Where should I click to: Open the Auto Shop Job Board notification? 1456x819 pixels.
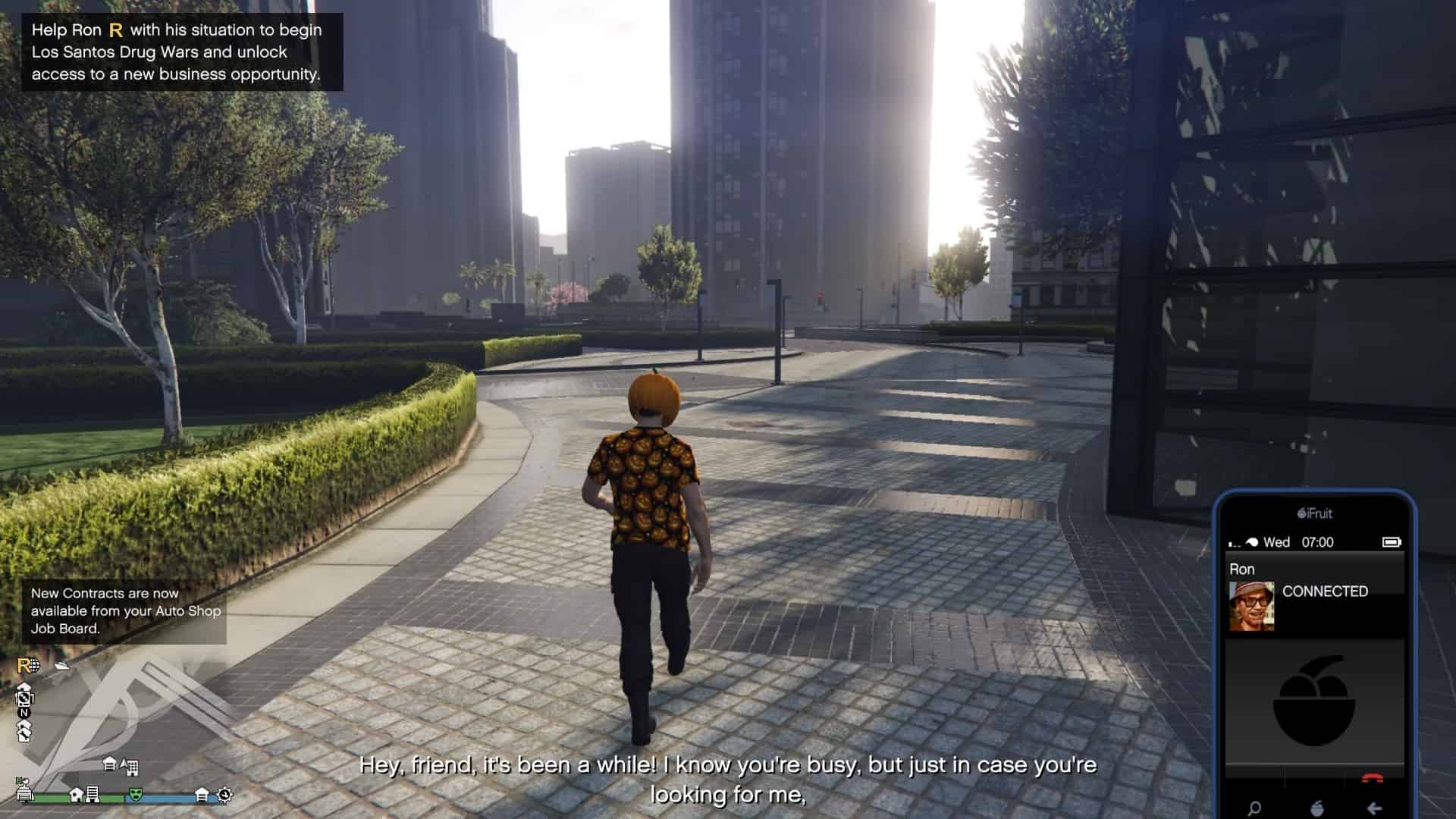click(125, 611)
